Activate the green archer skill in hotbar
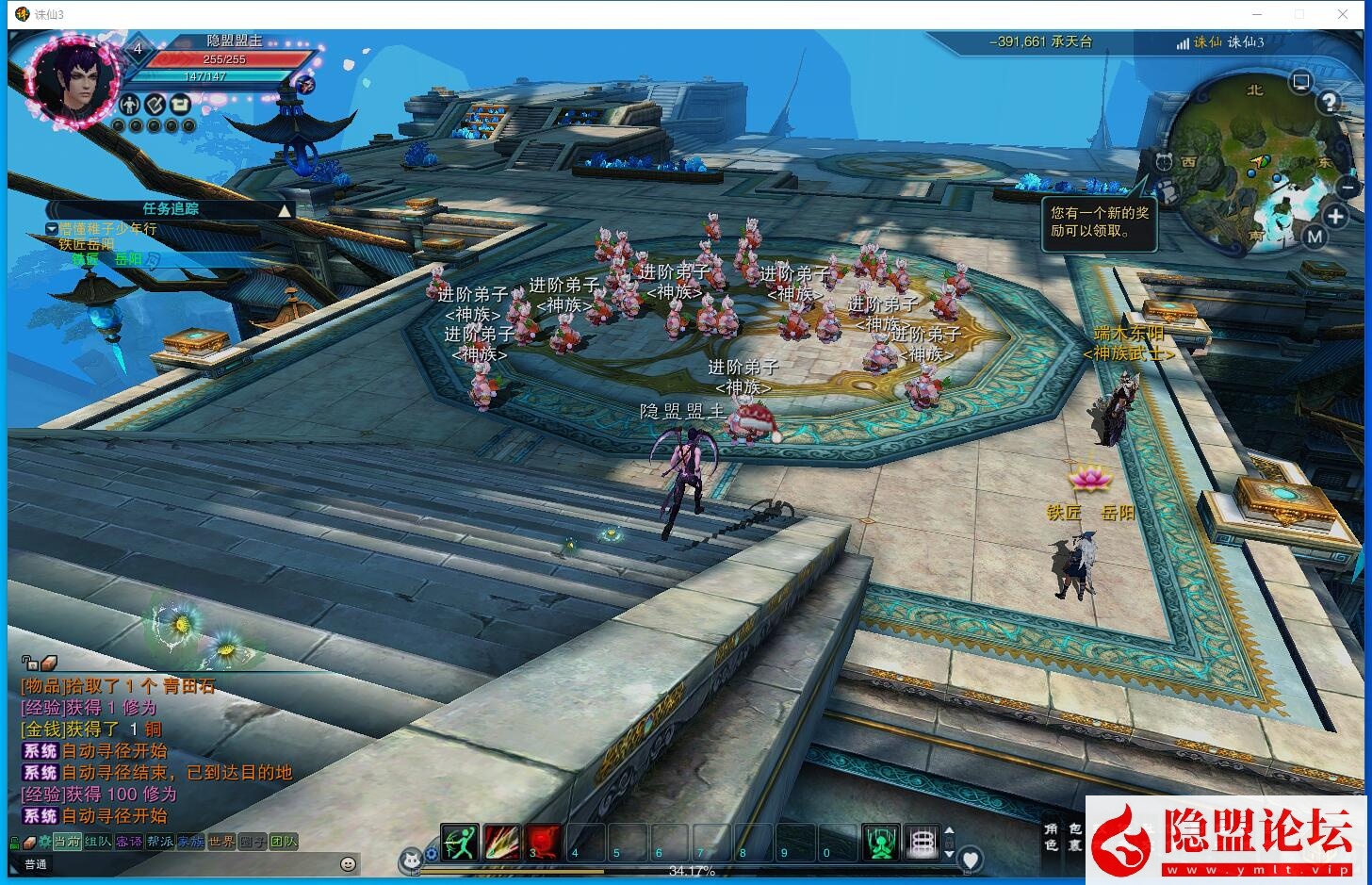The height and width of the screenshot is (885, 1372). pos(461,842)
